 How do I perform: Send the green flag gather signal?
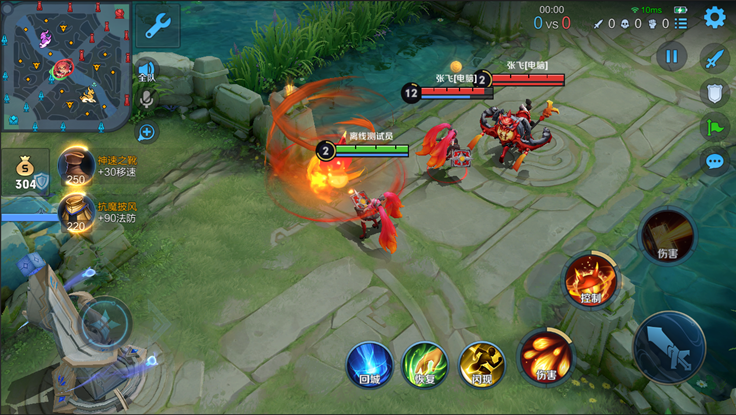coord(714,127)
